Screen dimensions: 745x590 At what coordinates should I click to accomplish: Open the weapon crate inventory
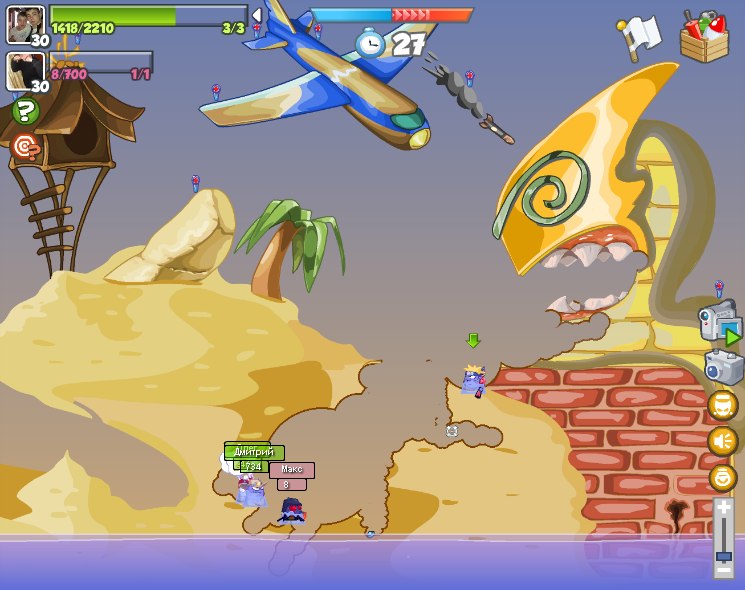point(704,37)
